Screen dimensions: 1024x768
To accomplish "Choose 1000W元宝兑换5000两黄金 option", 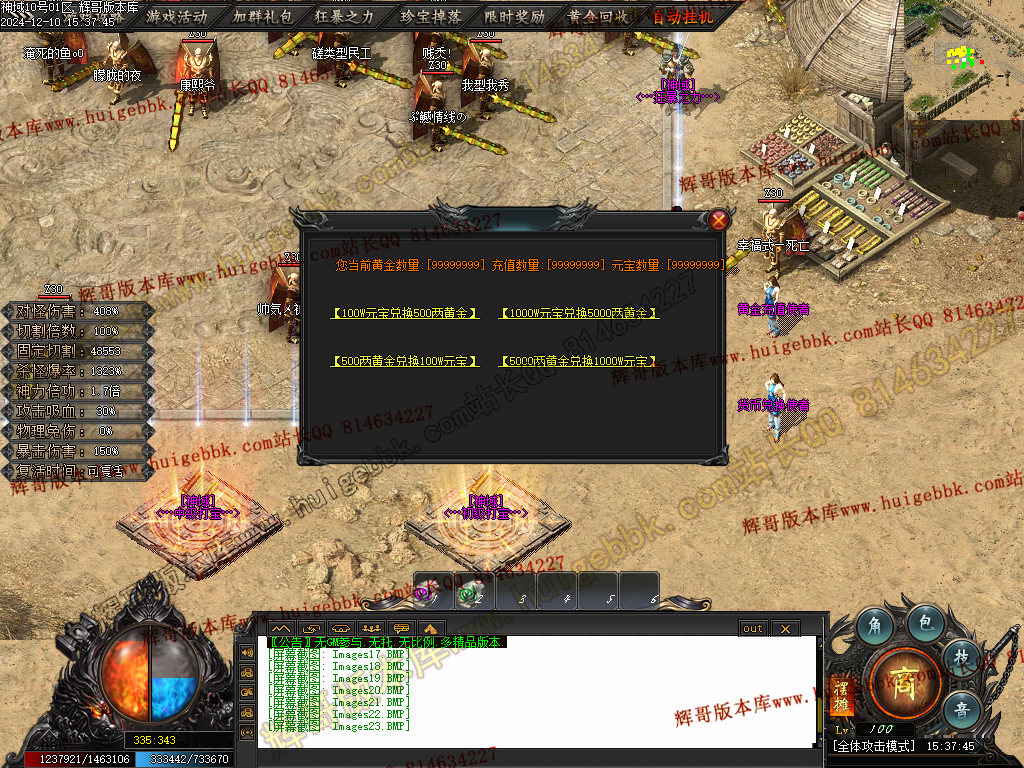I will click(578, 313).
